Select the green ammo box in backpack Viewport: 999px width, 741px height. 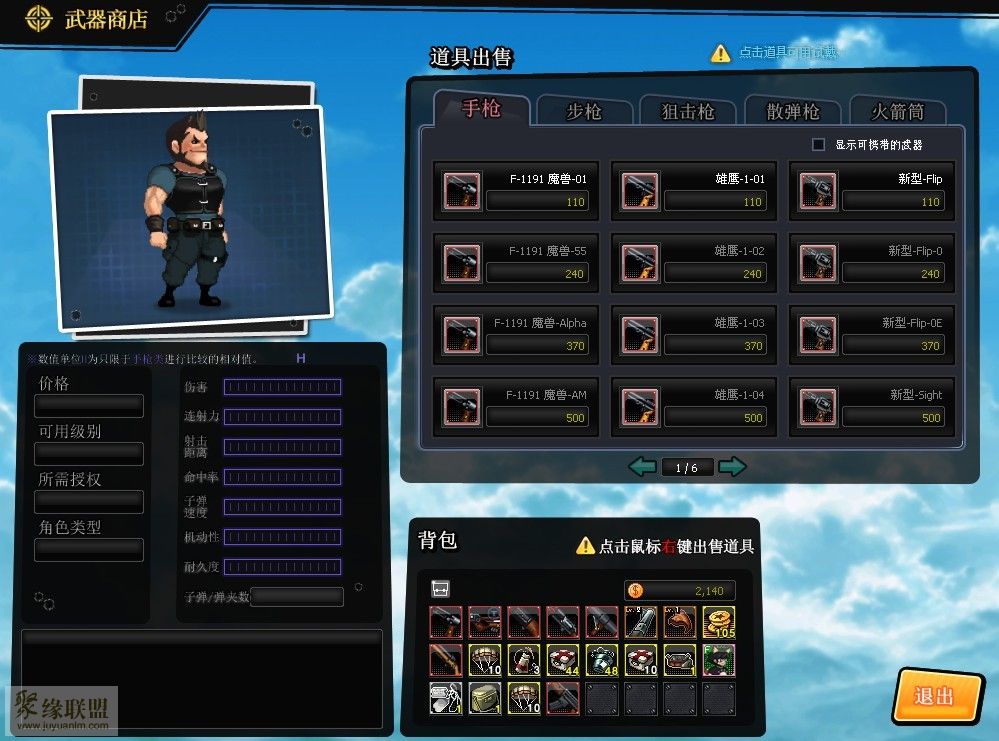pos(485,697)
